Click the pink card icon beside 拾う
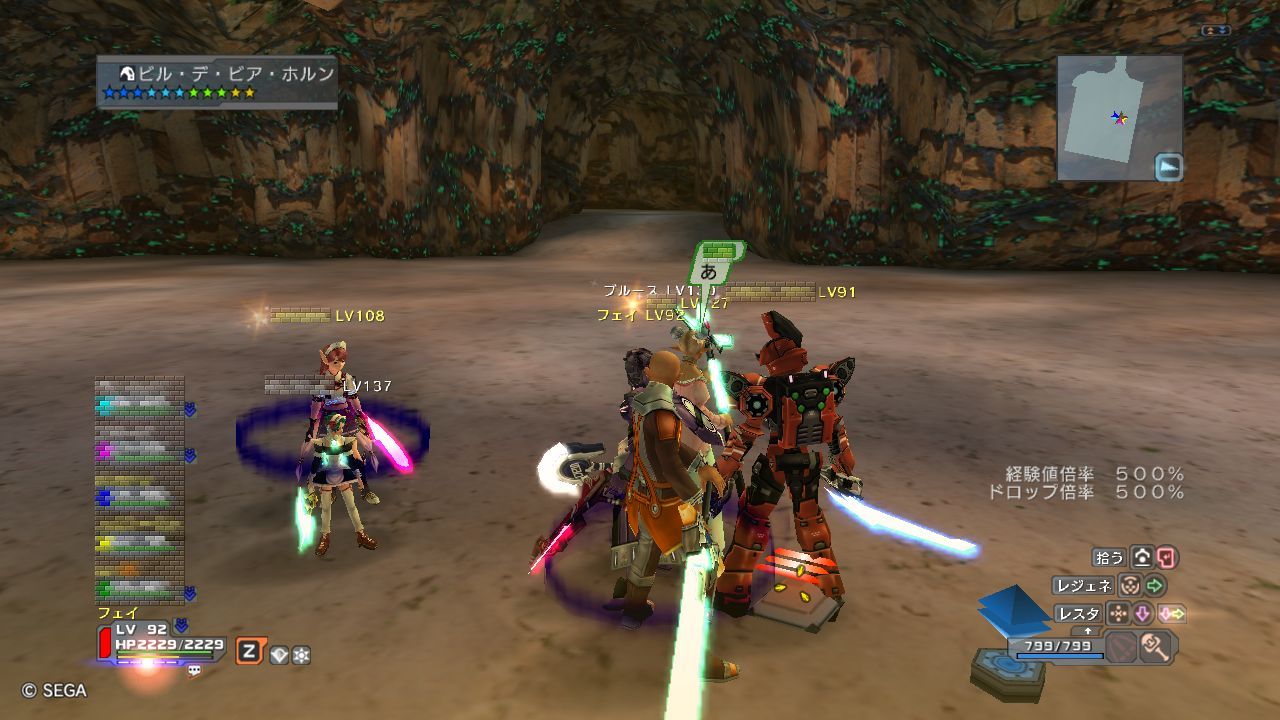 click(x=1166, y=557)
